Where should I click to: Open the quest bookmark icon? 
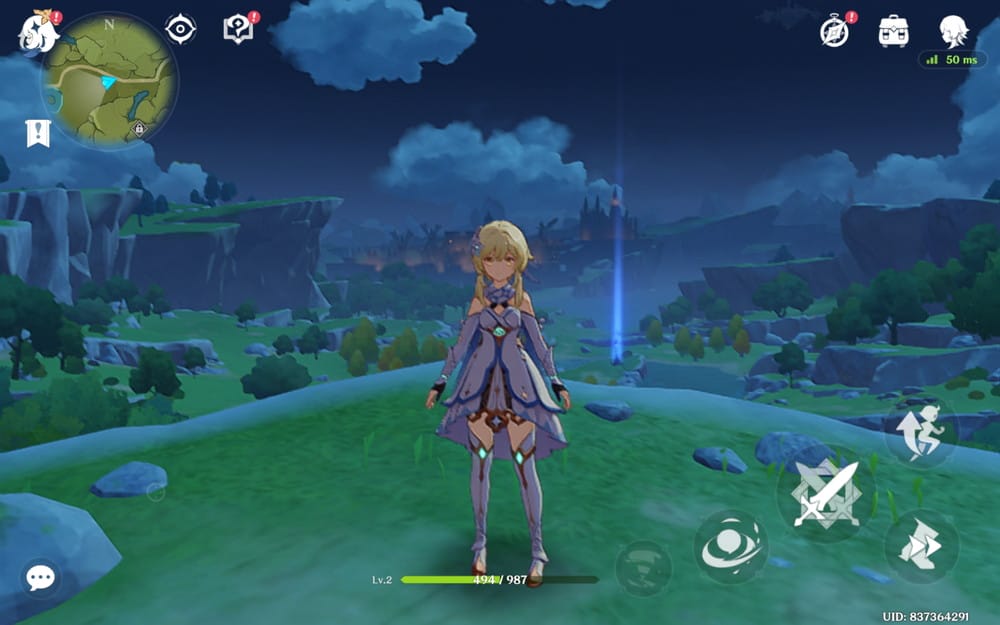point(38,133)
